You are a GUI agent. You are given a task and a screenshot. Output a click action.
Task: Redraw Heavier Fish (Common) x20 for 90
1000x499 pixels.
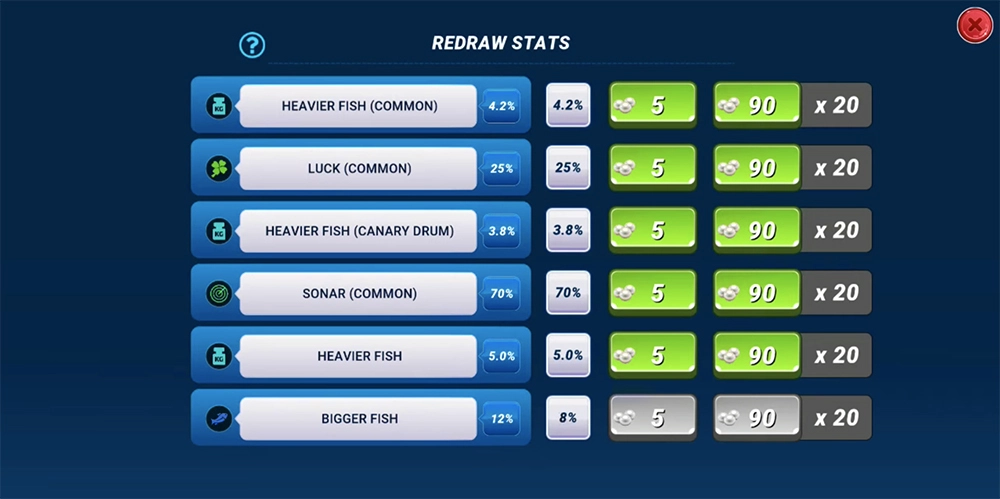[x=757, y=105]
